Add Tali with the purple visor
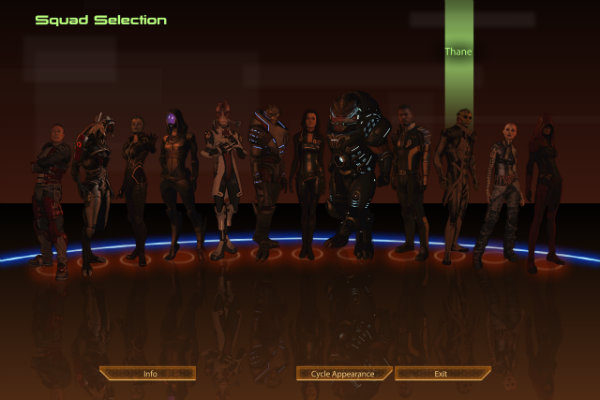Screen dimensions: 600x400 point(177,180)
